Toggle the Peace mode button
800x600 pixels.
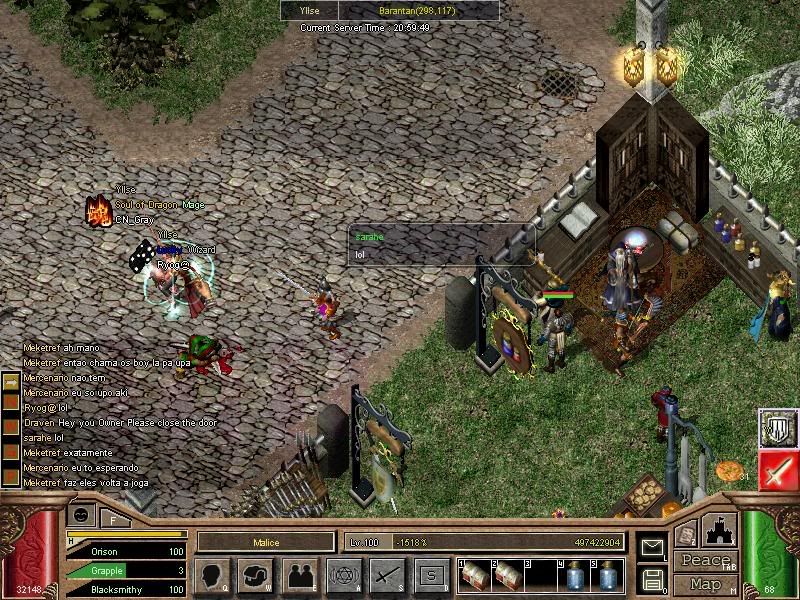click(705, 561)
